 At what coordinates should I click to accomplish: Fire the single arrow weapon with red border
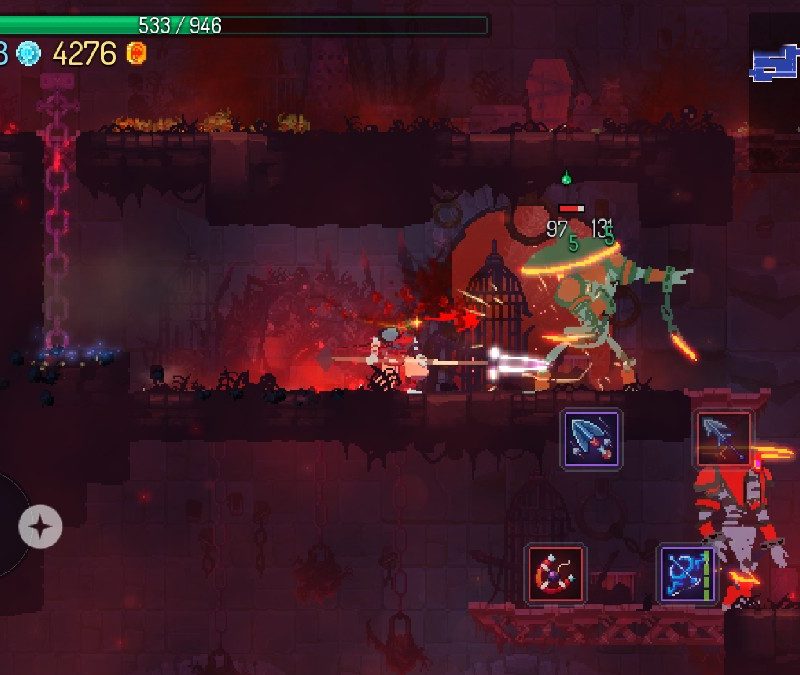[723, 439]
